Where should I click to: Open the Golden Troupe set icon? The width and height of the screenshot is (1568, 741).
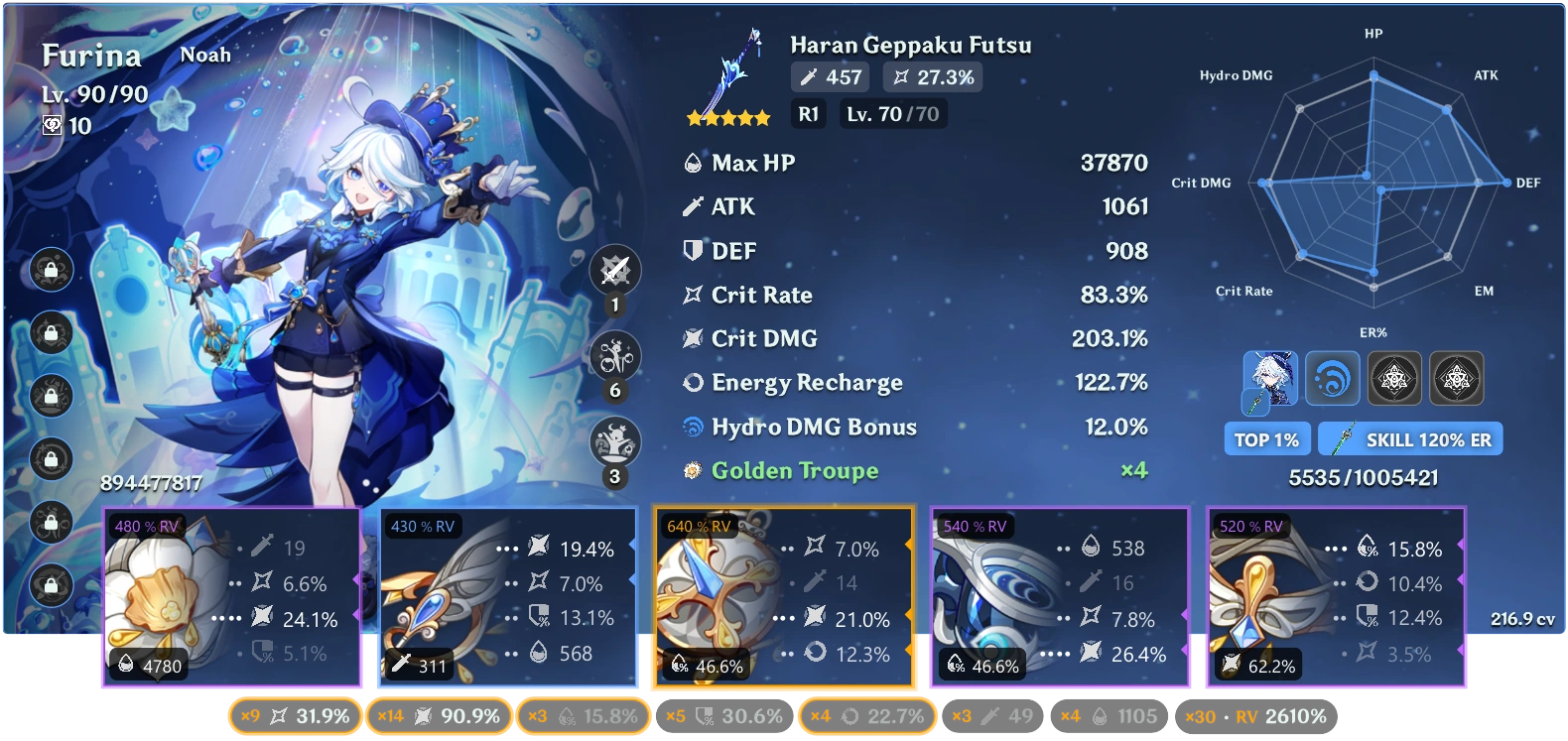point(692,471)
